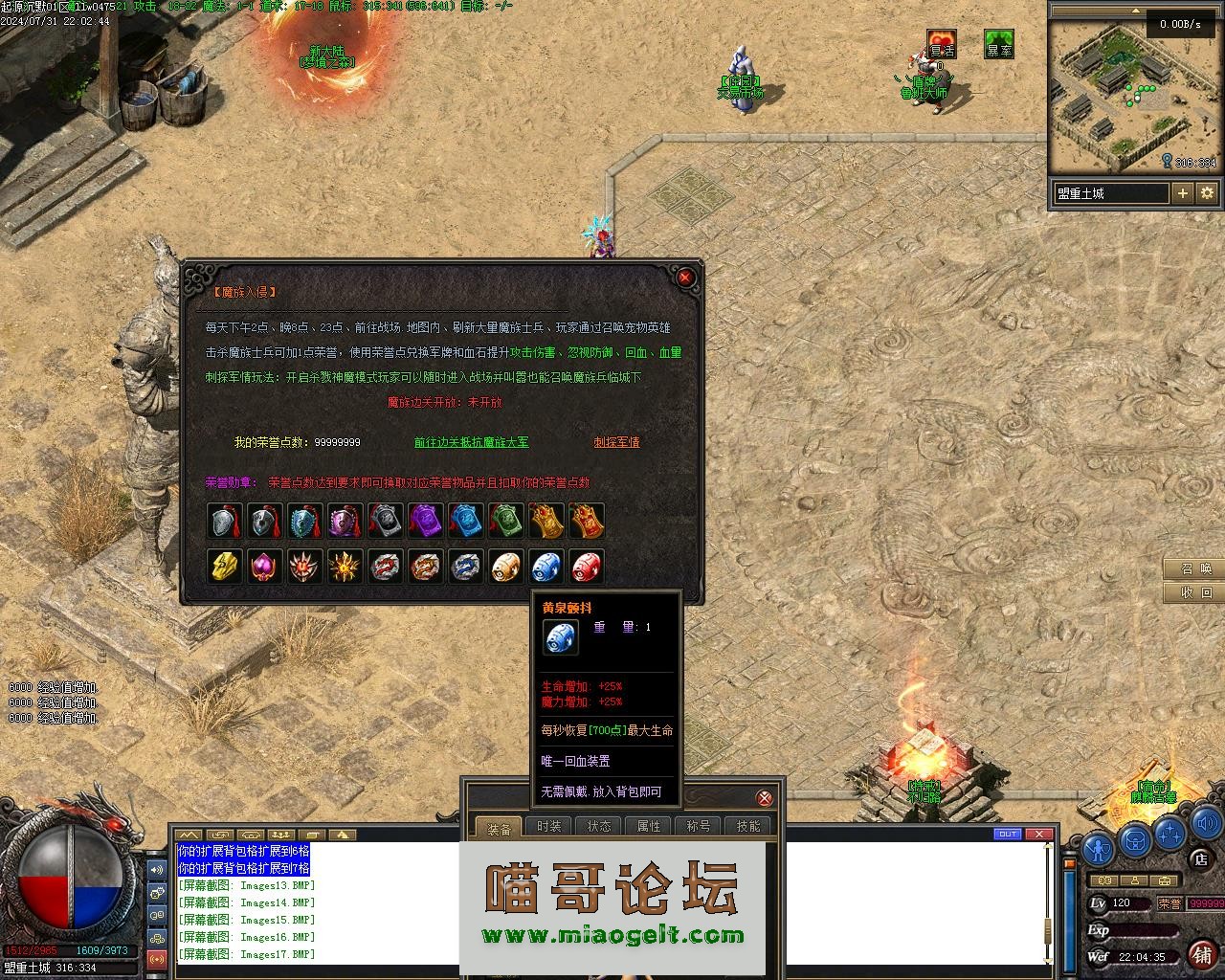Close the character equipment panel
Screen dimensions: 1225x980
pos(764,798)
